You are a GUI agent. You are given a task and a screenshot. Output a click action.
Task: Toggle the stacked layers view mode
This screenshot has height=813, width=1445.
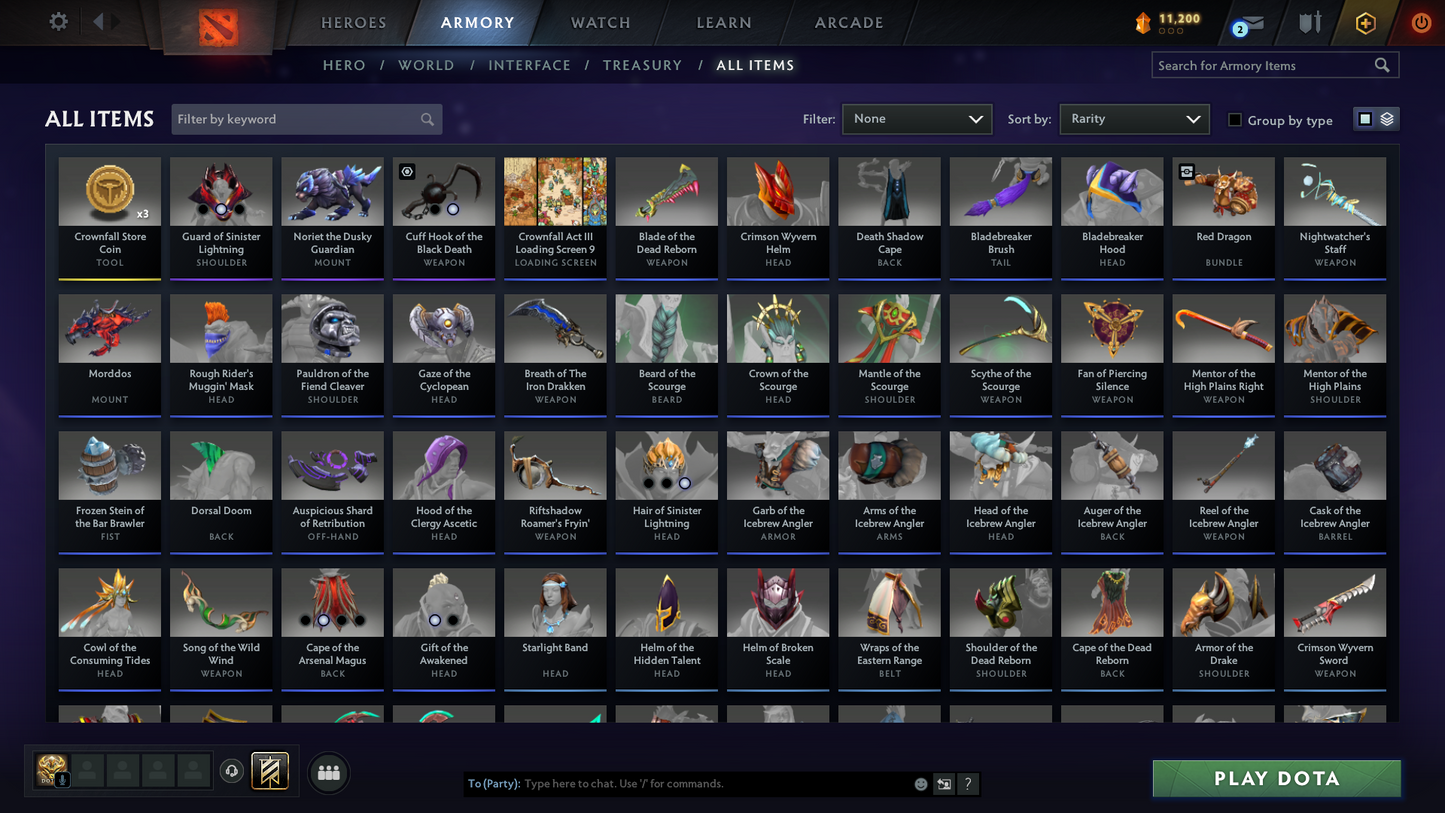[x=1386, y=118]
